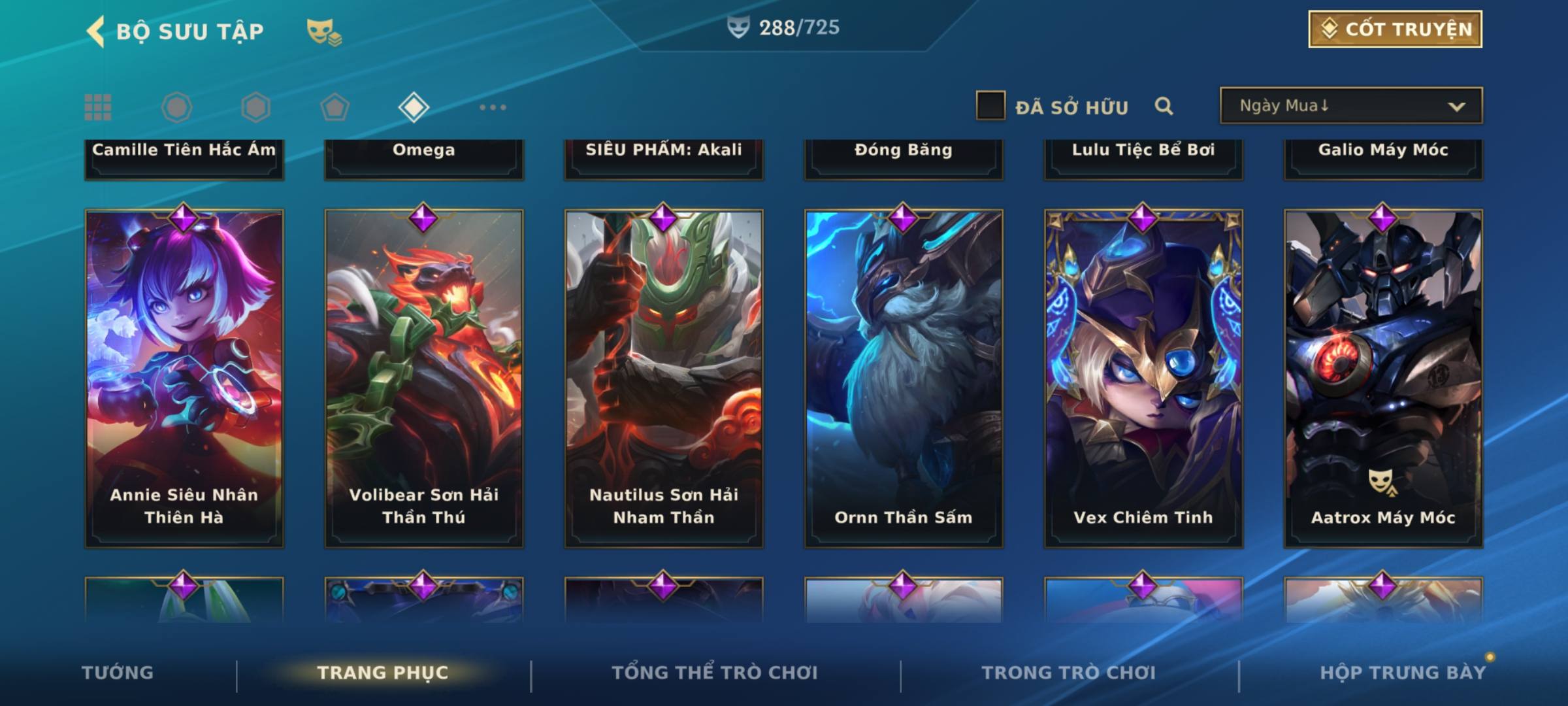
Task: Go back from Bộ Sưu Tập
Action: (x=95, y=31)
